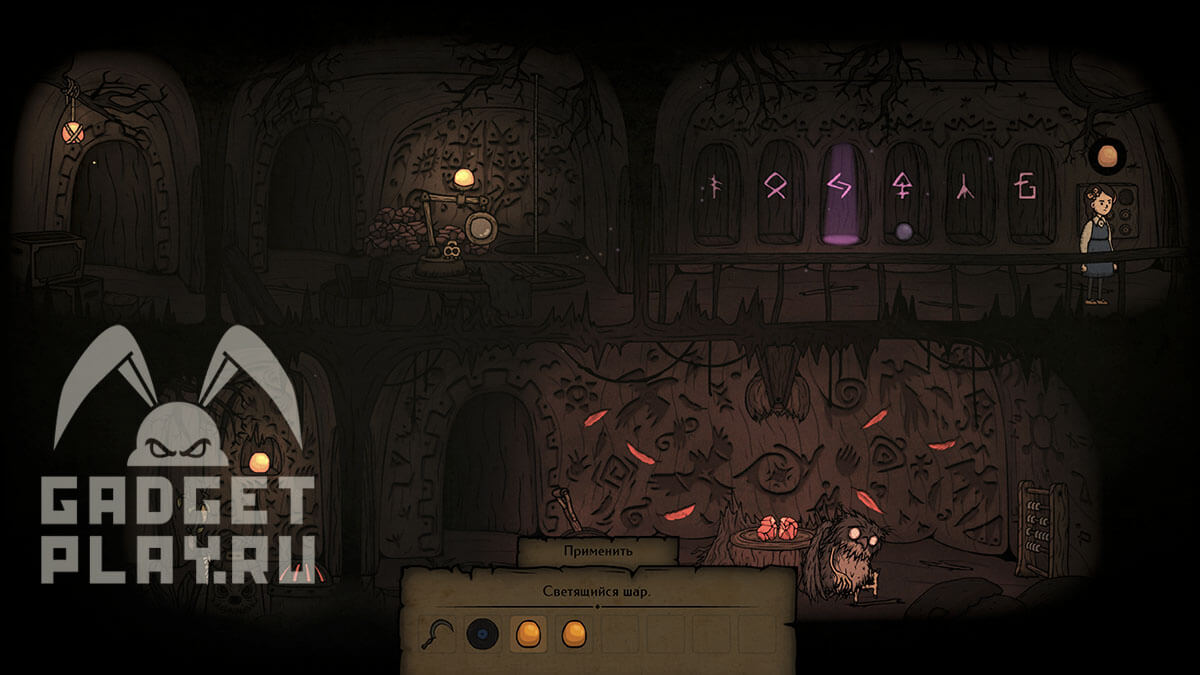
Task: Select the highlighted glowing orb slot
Action: point(528,633)
